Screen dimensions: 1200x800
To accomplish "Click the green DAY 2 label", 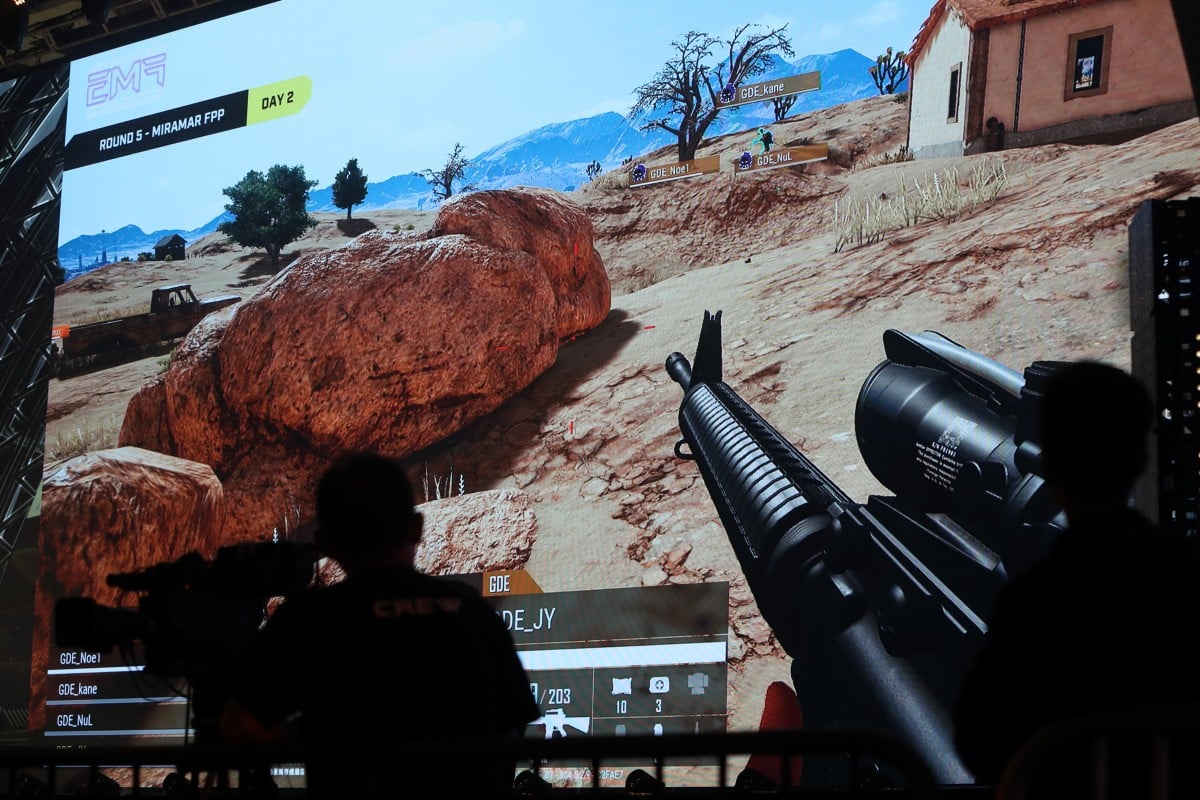I will tap(278, 100).
